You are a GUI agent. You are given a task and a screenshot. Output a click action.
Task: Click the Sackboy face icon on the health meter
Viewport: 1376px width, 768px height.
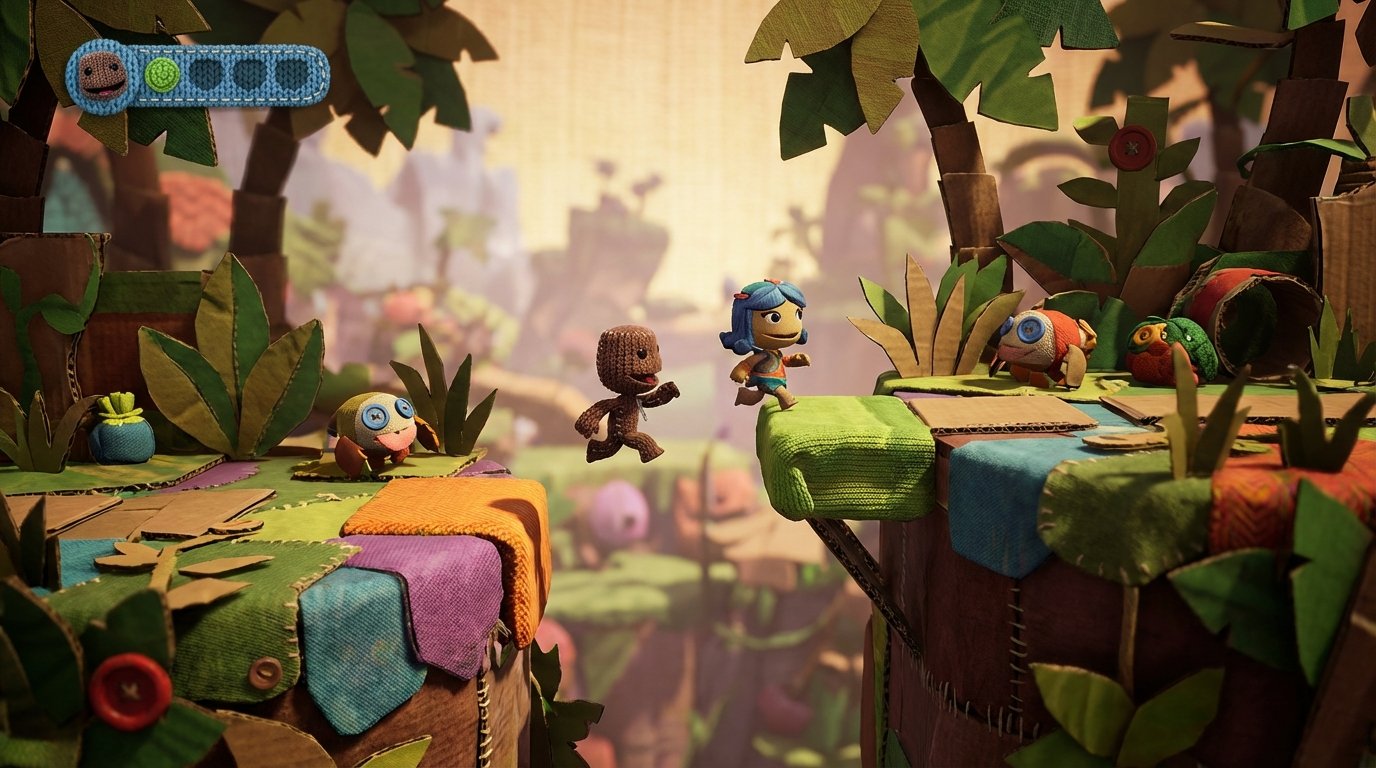103,75
